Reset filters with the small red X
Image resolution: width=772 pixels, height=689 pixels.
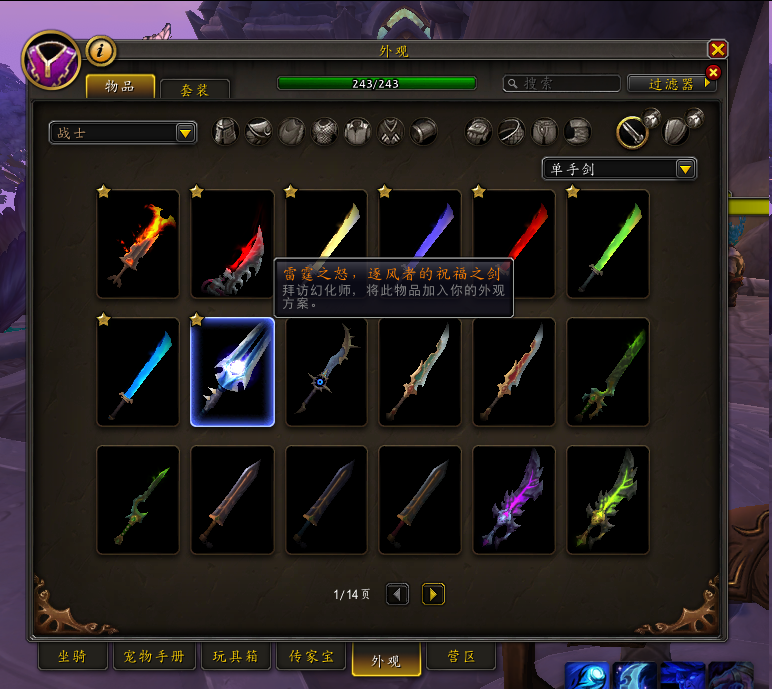coord(713,72)
